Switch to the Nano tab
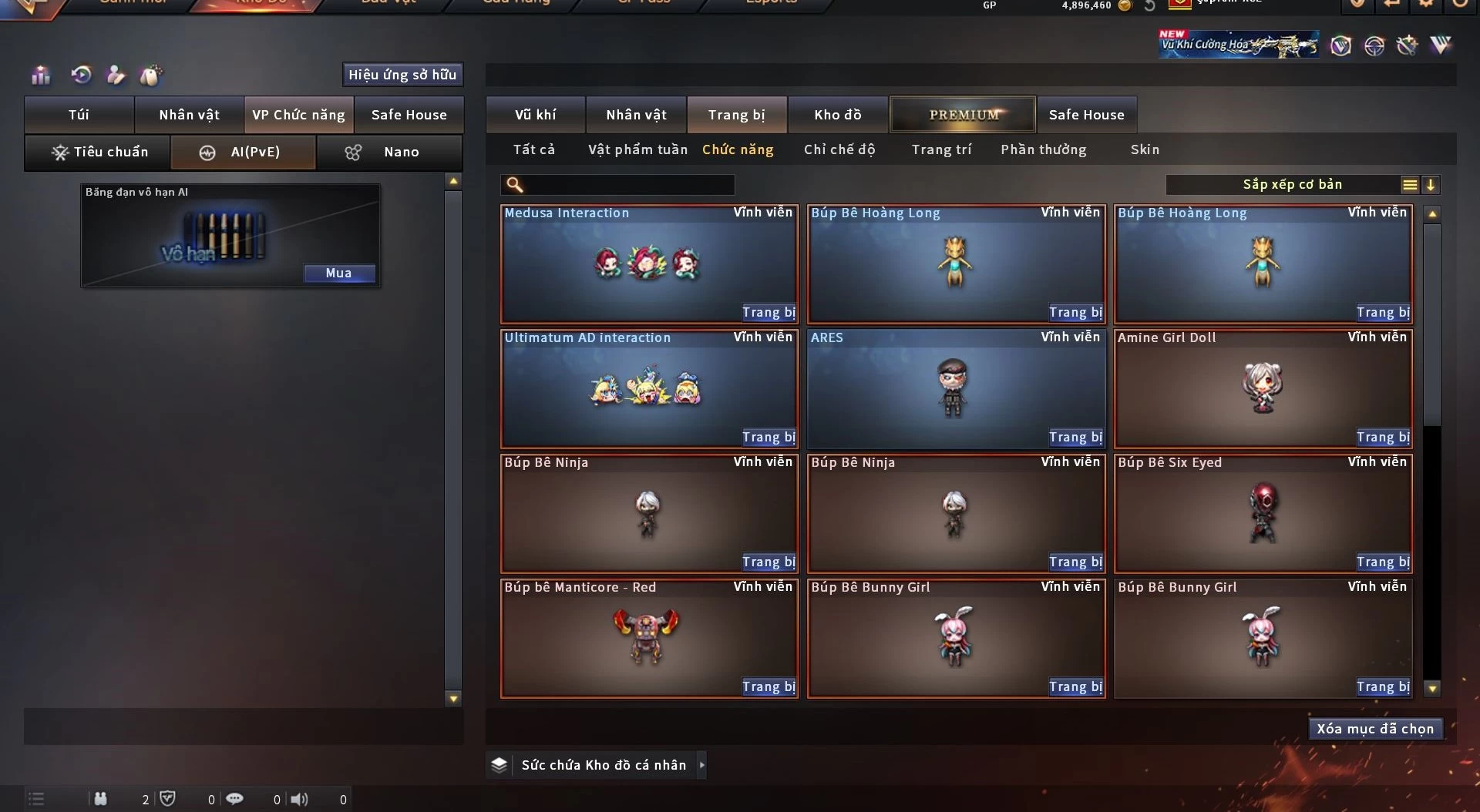 click(x=389, y=153)
